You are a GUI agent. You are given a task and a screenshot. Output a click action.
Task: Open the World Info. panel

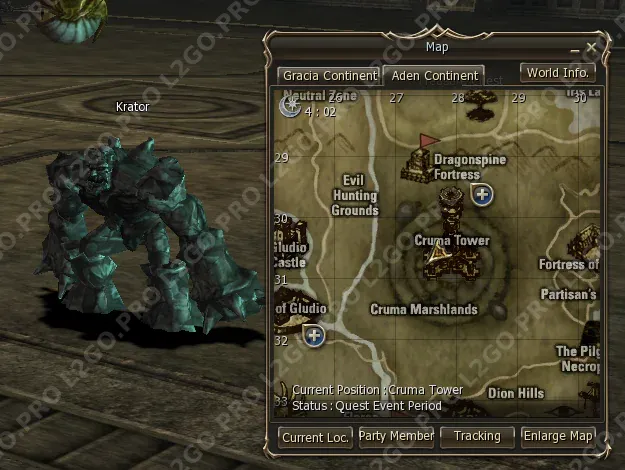tap(558, 73)
